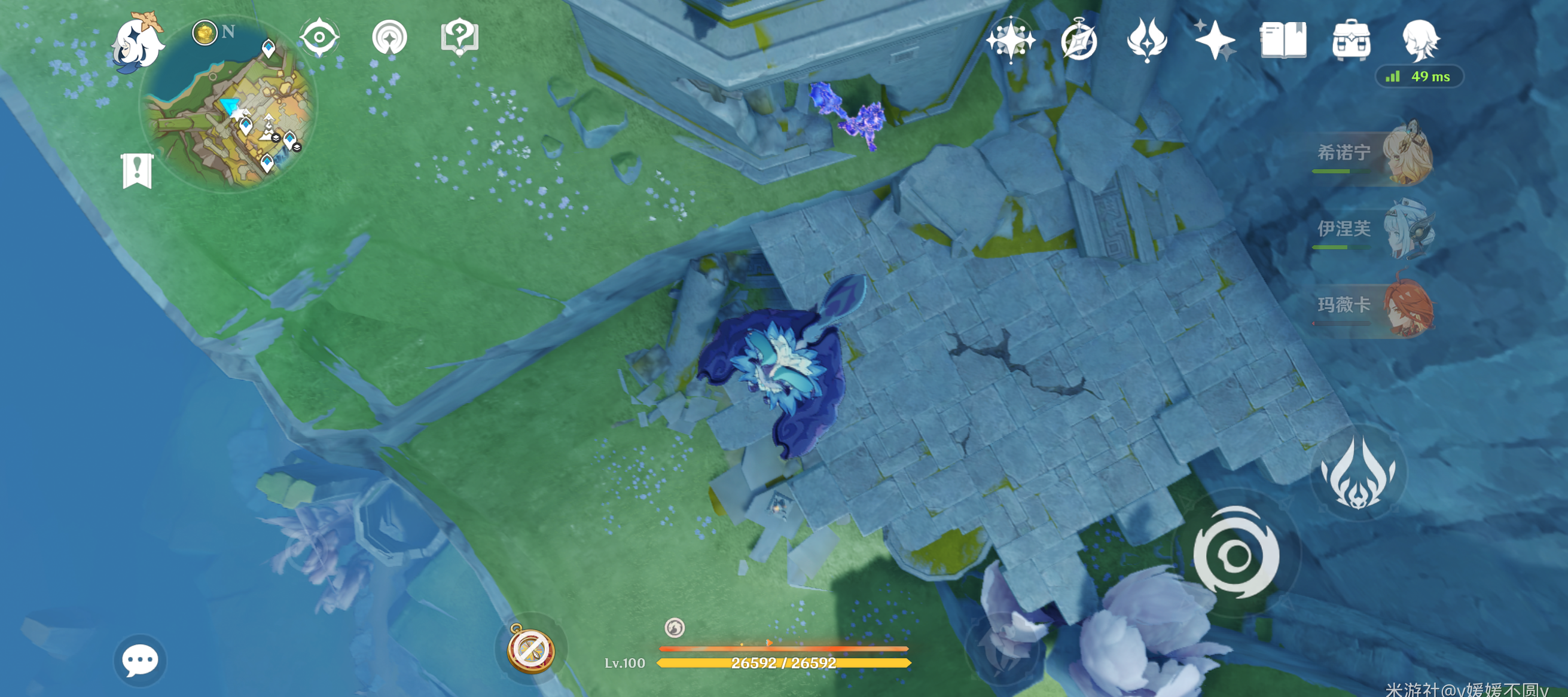Screen dimensions: 1568x697
Task: Toggle the elemental sight eye icon
Action: tap(319, 38)
